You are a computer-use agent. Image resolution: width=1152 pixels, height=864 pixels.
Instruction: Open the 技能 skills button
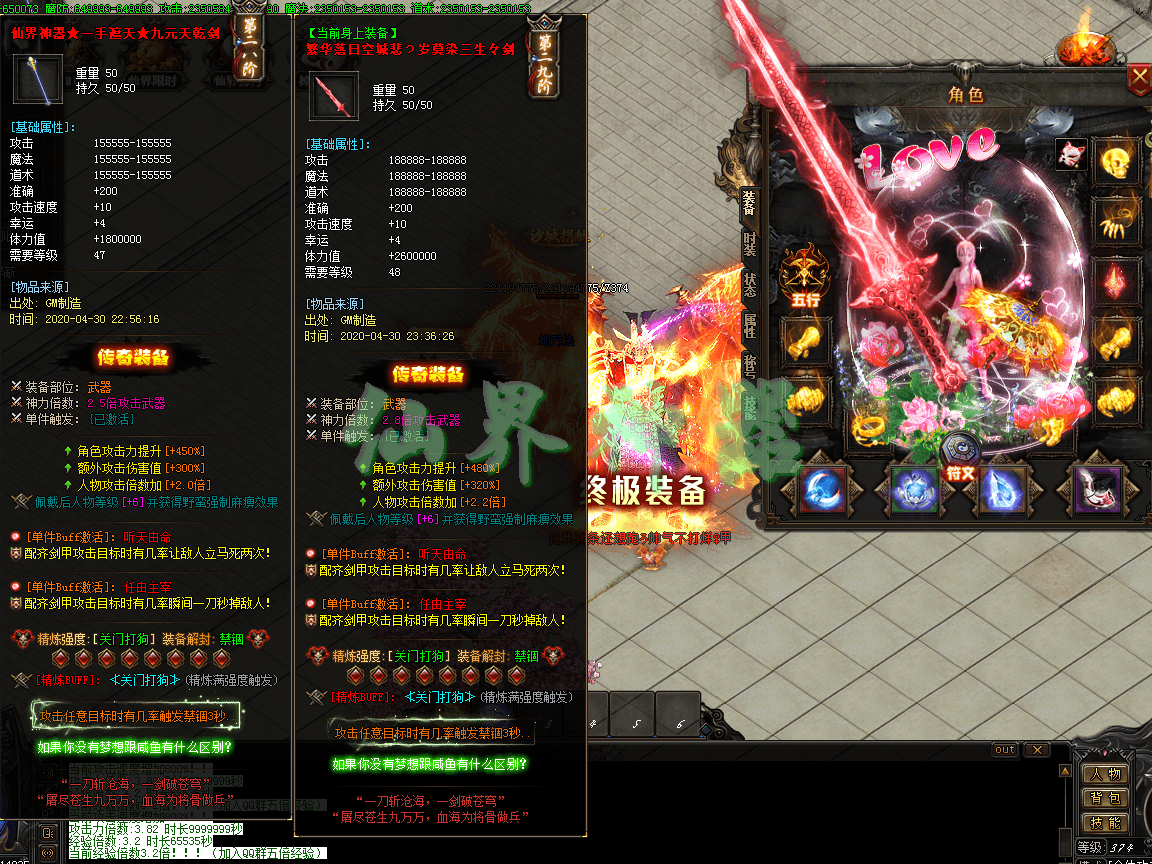(1105, 823)
